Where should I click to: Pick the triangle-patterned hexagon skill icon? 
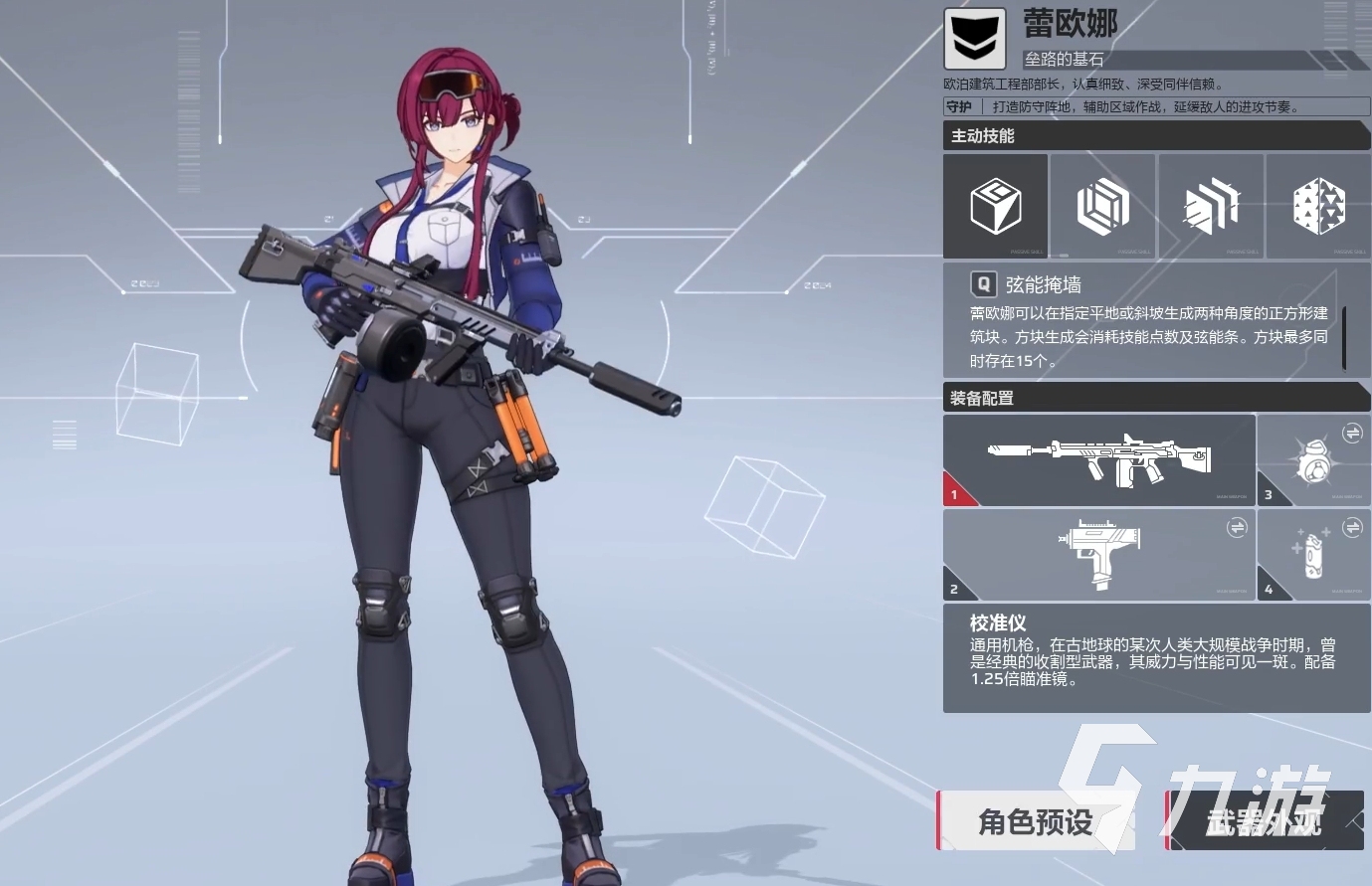tap(1318, 207)
